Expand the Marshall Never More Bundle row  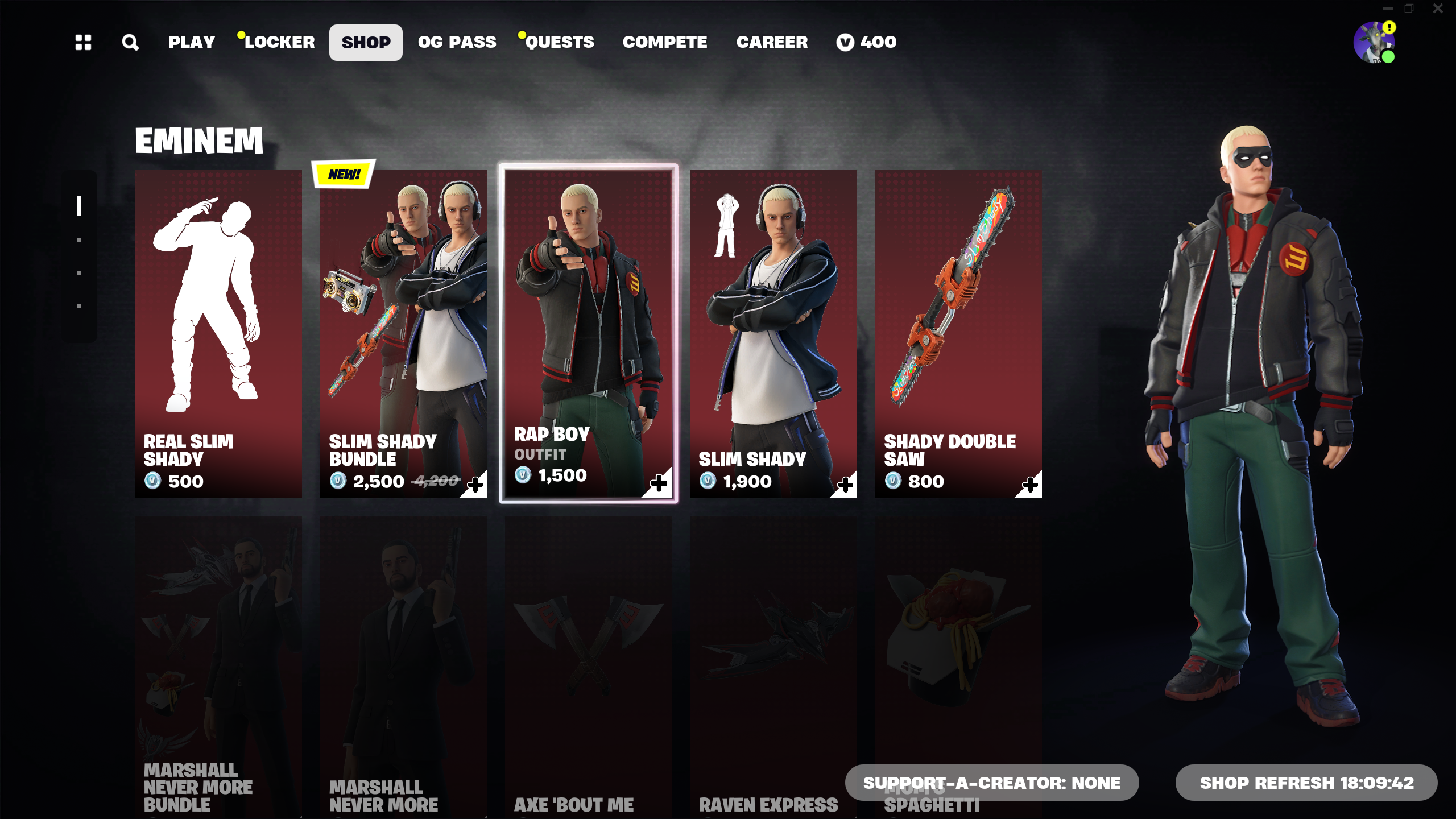218,654
